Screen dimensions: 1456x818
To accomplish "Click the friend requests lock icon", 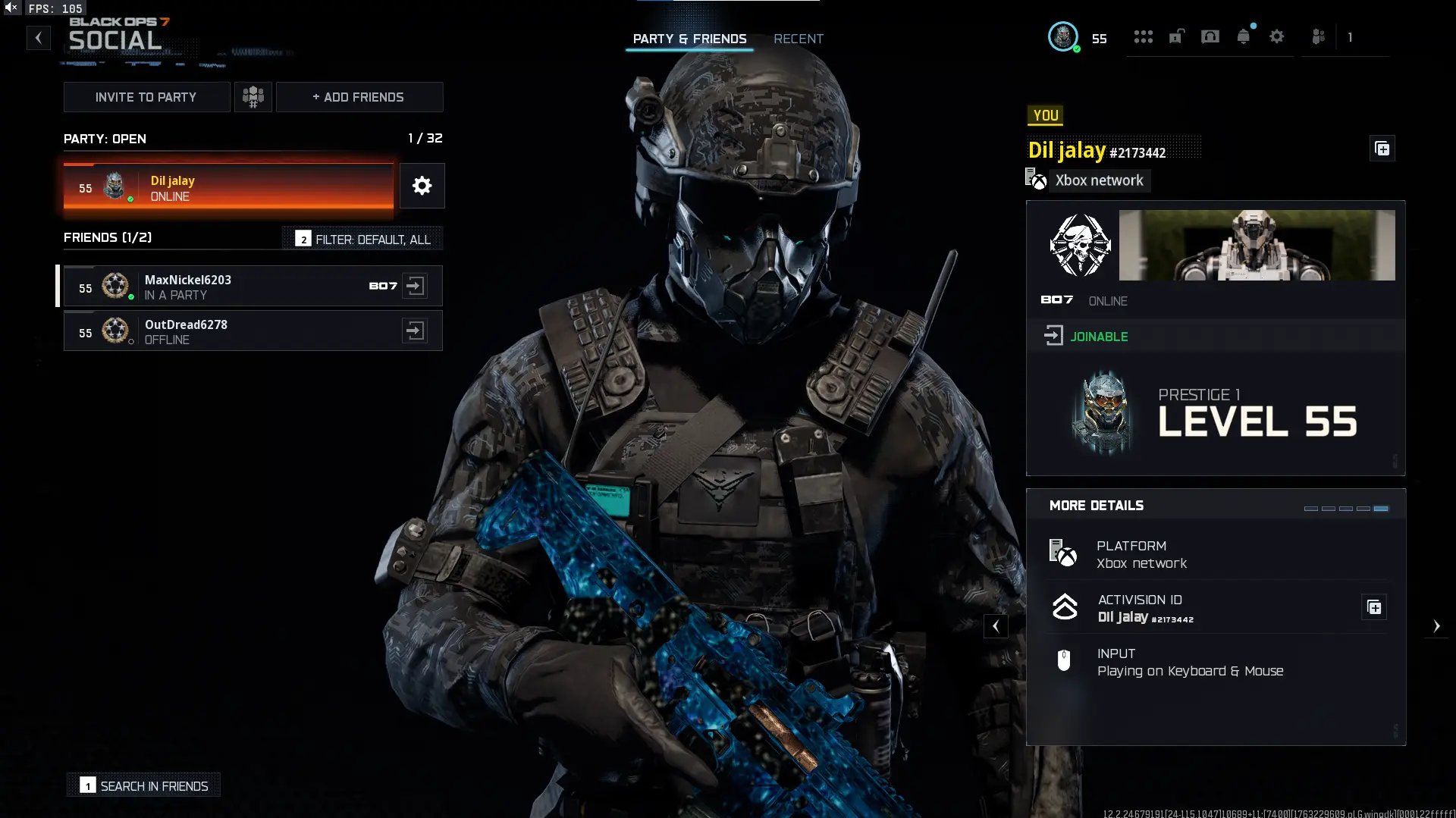I will click(1176, 36).
